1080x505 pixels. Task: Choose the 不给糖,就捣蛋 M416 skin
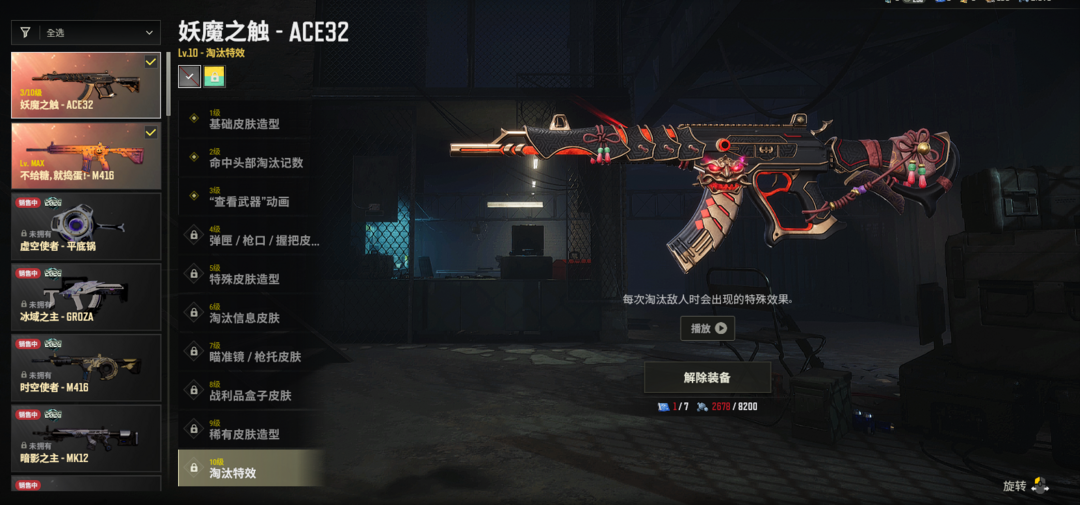[86, 155]
